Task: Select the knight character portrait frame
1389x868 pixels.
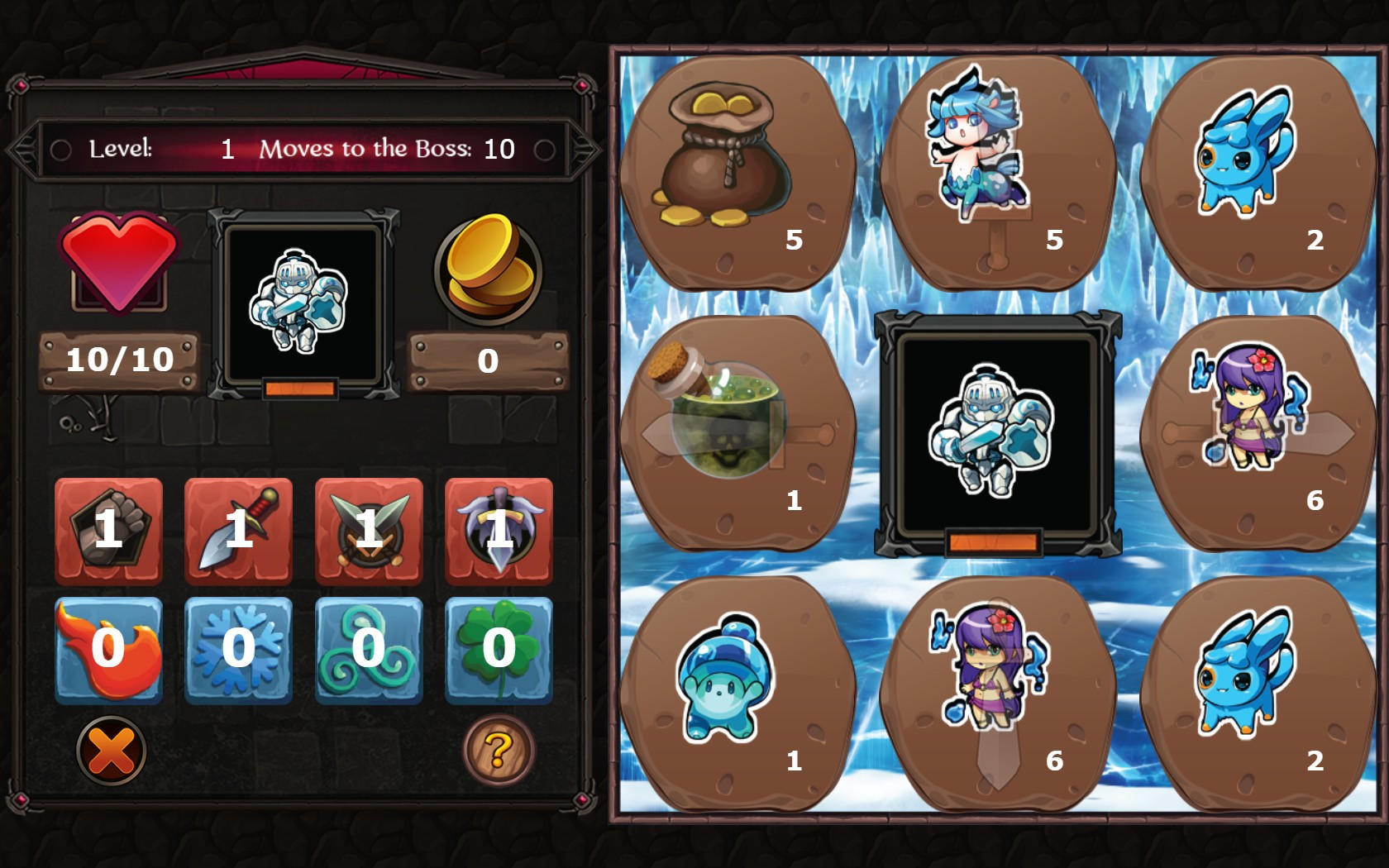Action: [302, 298]
